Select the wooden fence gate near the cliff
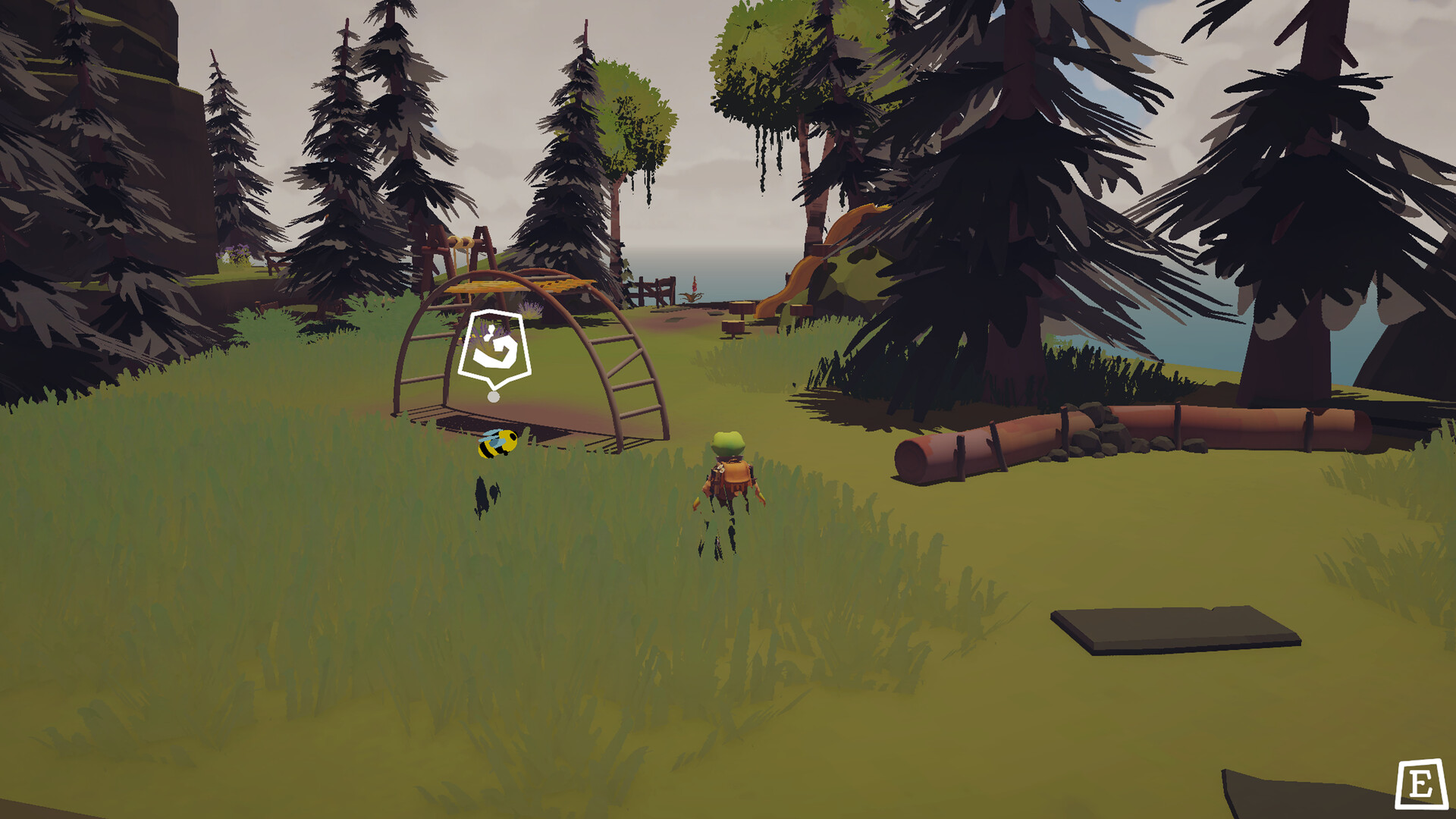Viewport: 1456px width, 819px height. click(x=658, y=289)
